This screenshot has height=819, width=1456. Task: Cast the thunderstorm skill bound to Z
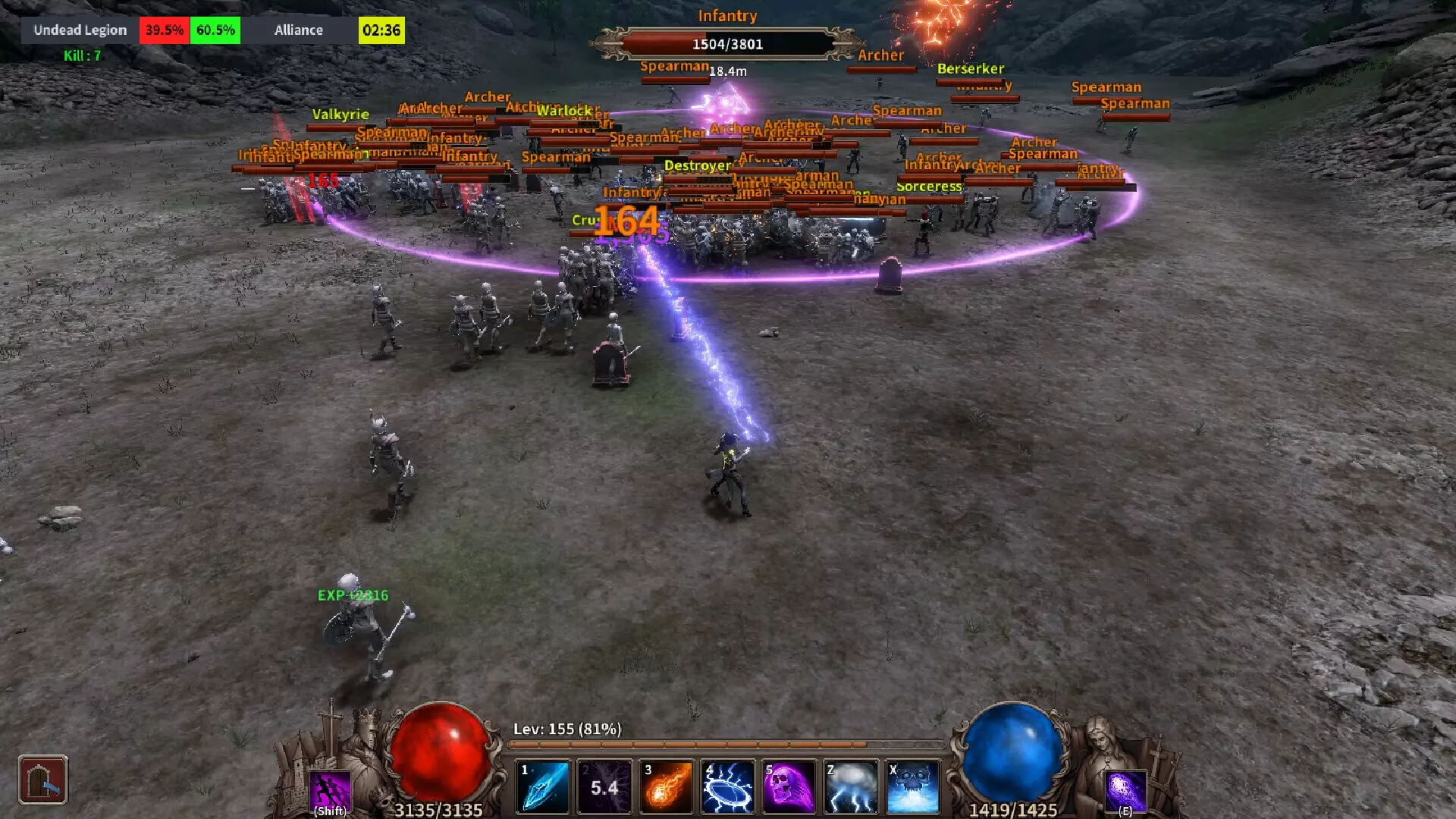pyautogui.click(x=851, y=785)
